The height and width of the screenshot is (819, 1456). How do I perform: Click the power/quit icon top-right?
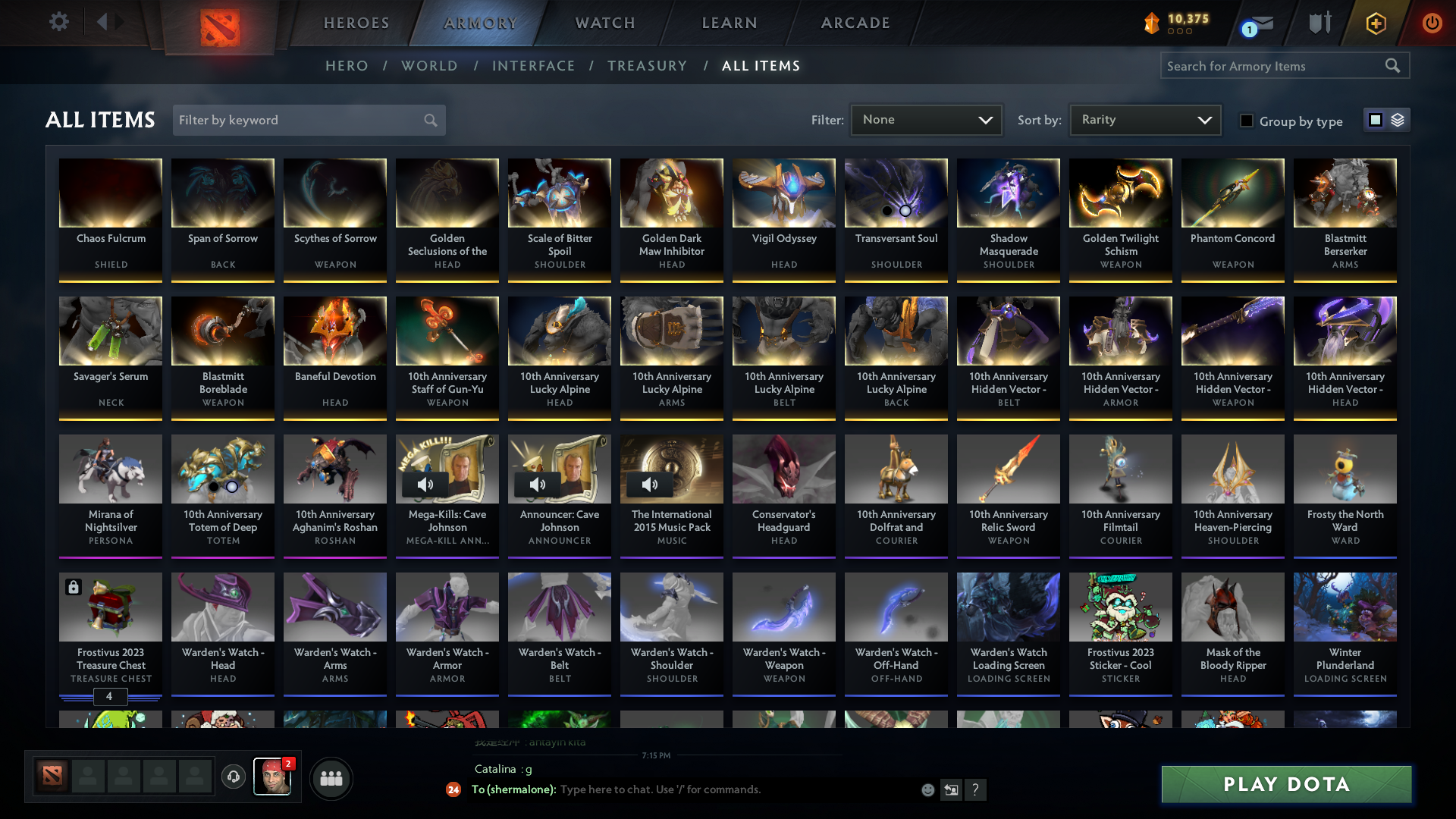[1432, 23]
